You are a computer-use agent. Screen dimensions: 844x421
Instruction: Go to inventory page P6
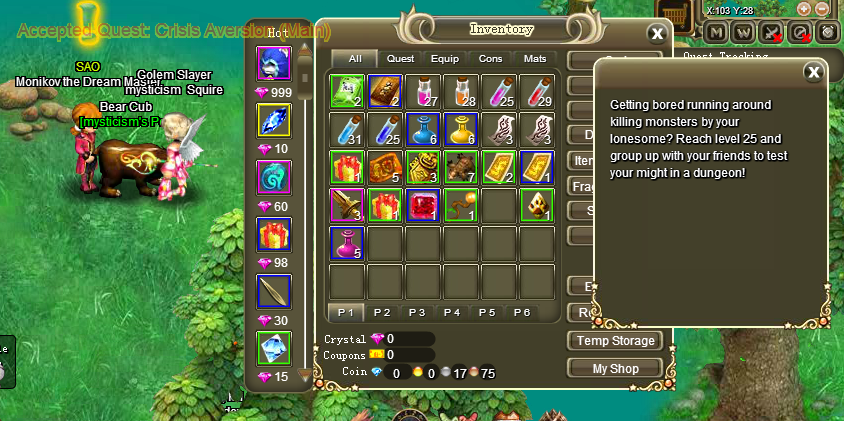pyautogui.click(x=521, y=312)
